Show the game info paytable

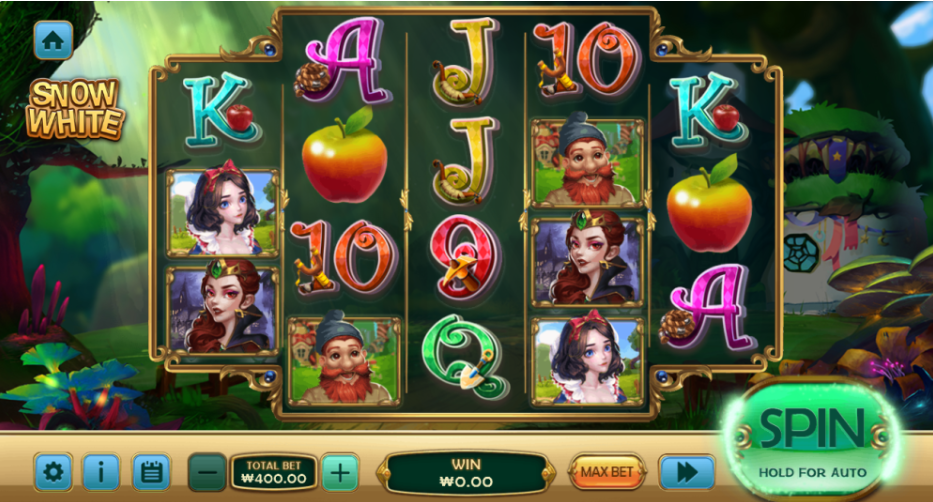pos(101,471)
